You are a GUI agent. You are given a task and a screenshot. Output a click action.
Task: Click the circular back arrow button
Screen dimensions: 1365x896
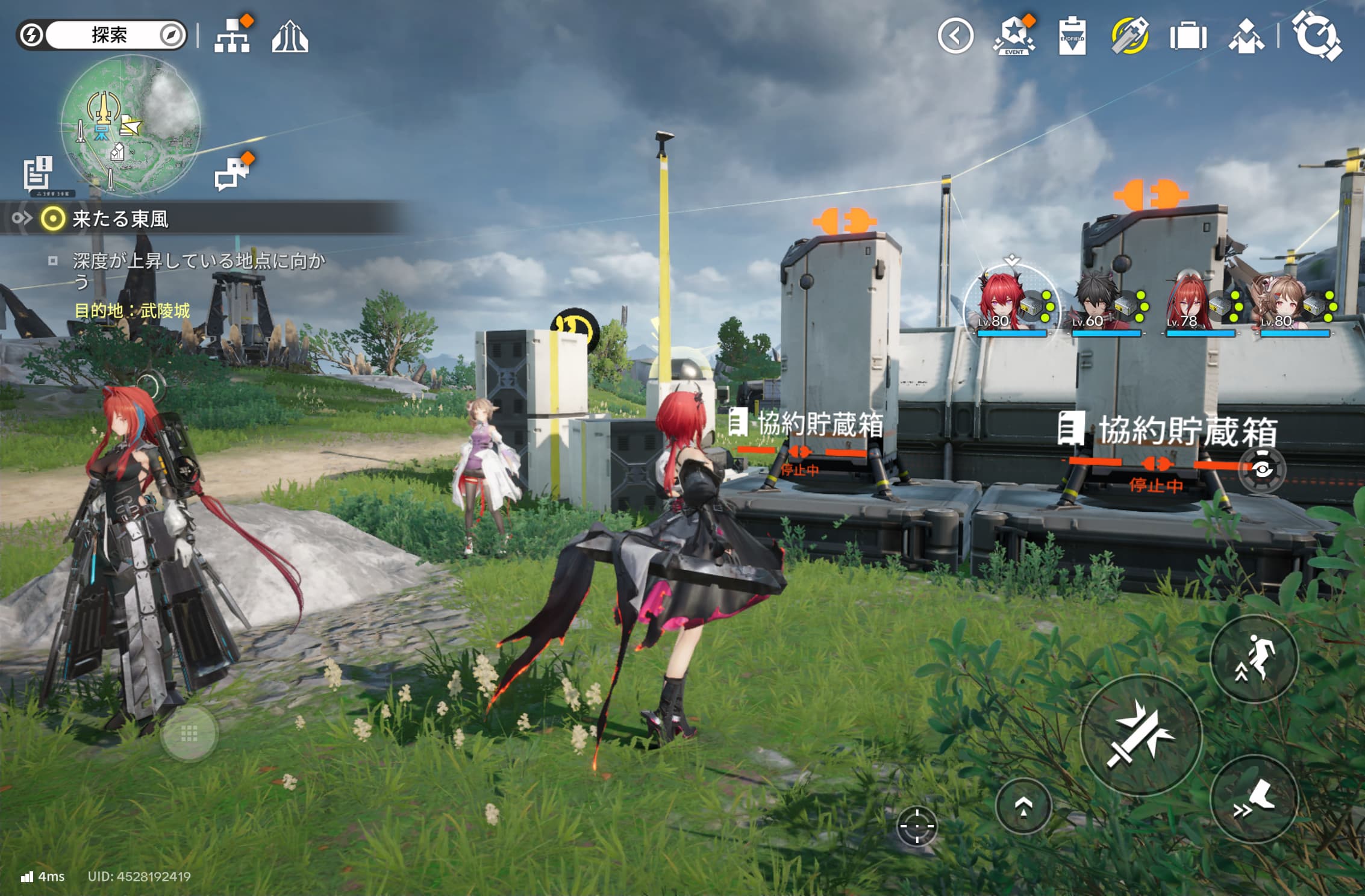pos(955,36)
